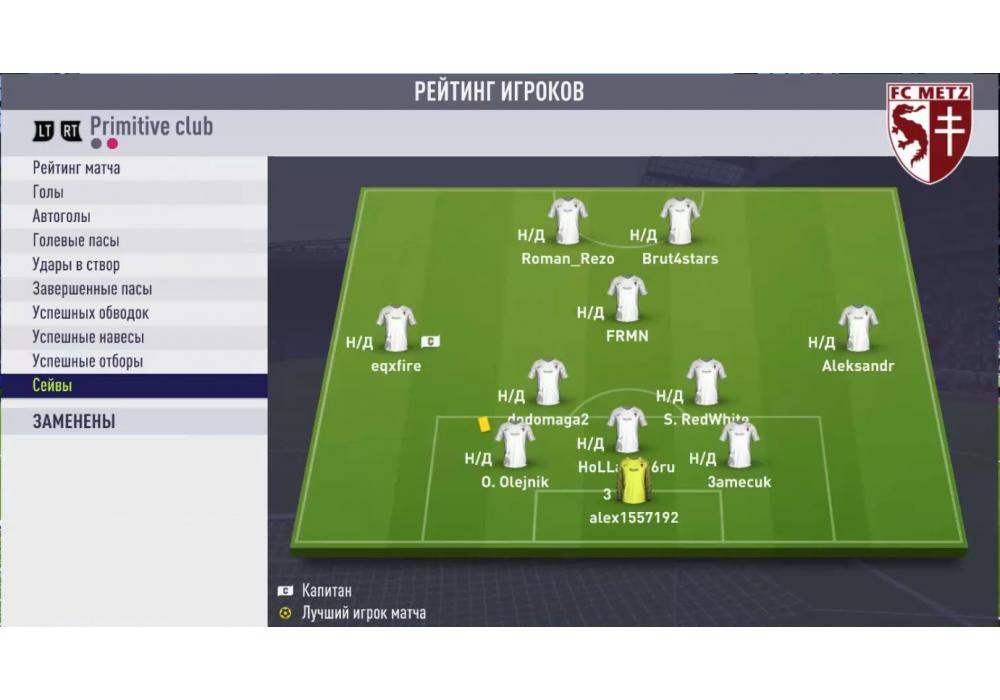Pick player Brut4stars on the pitch
The height and width of the screenshot is (700, 1000).
click(x=680, y=222)
